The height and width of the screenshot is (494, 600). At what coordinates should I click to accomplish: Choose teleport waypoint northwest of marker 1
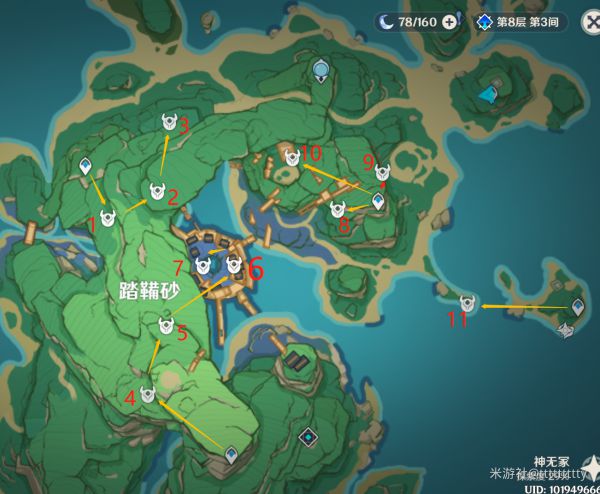point(86,166)
